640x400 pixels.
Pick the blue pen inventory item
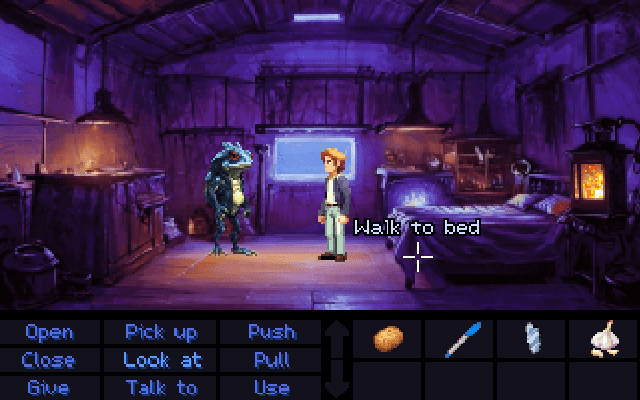(x=459, y=339)
